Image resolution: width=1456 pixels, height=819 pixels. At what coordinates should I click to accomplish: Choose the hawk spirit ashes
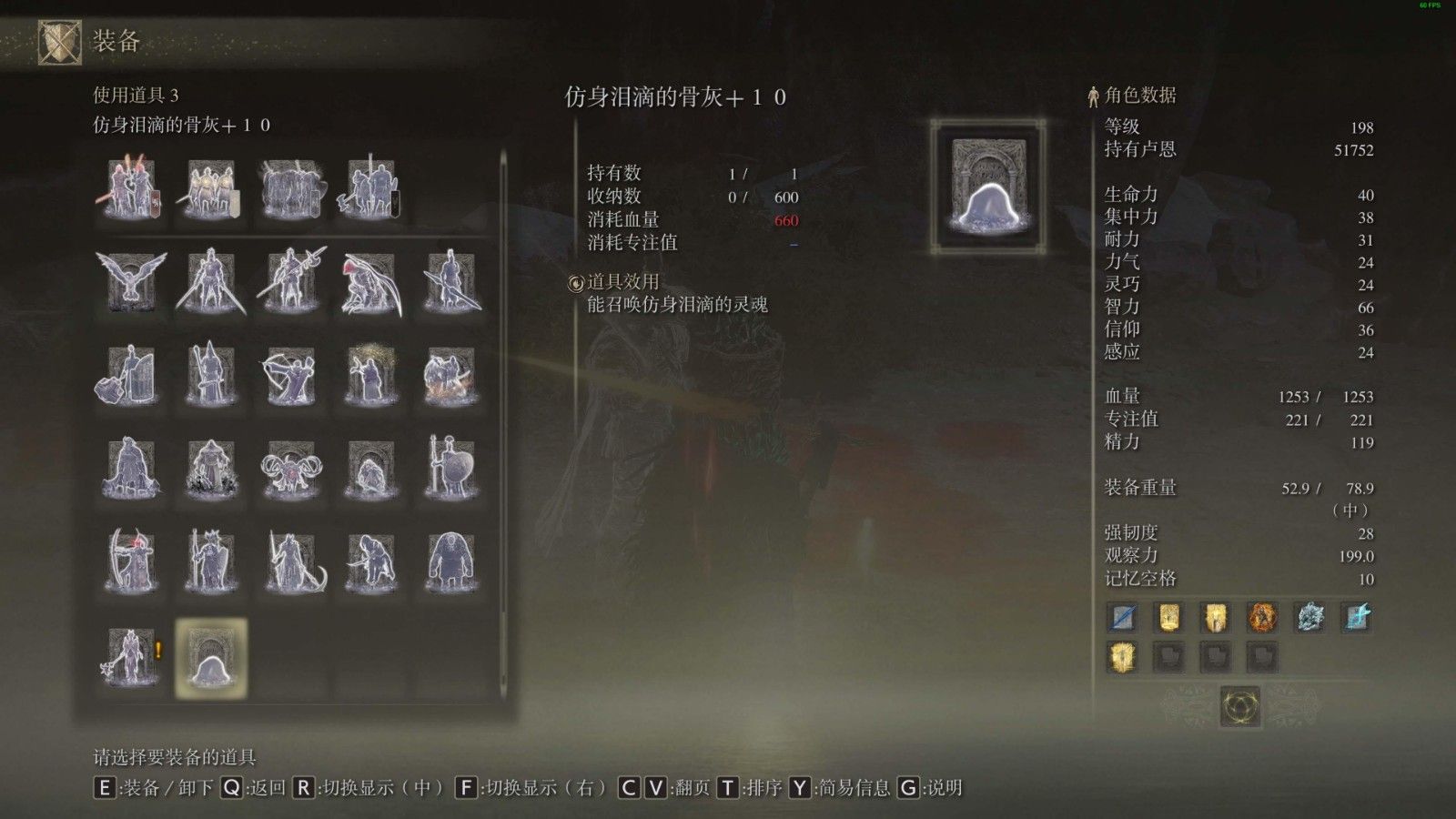pos(131,282)
